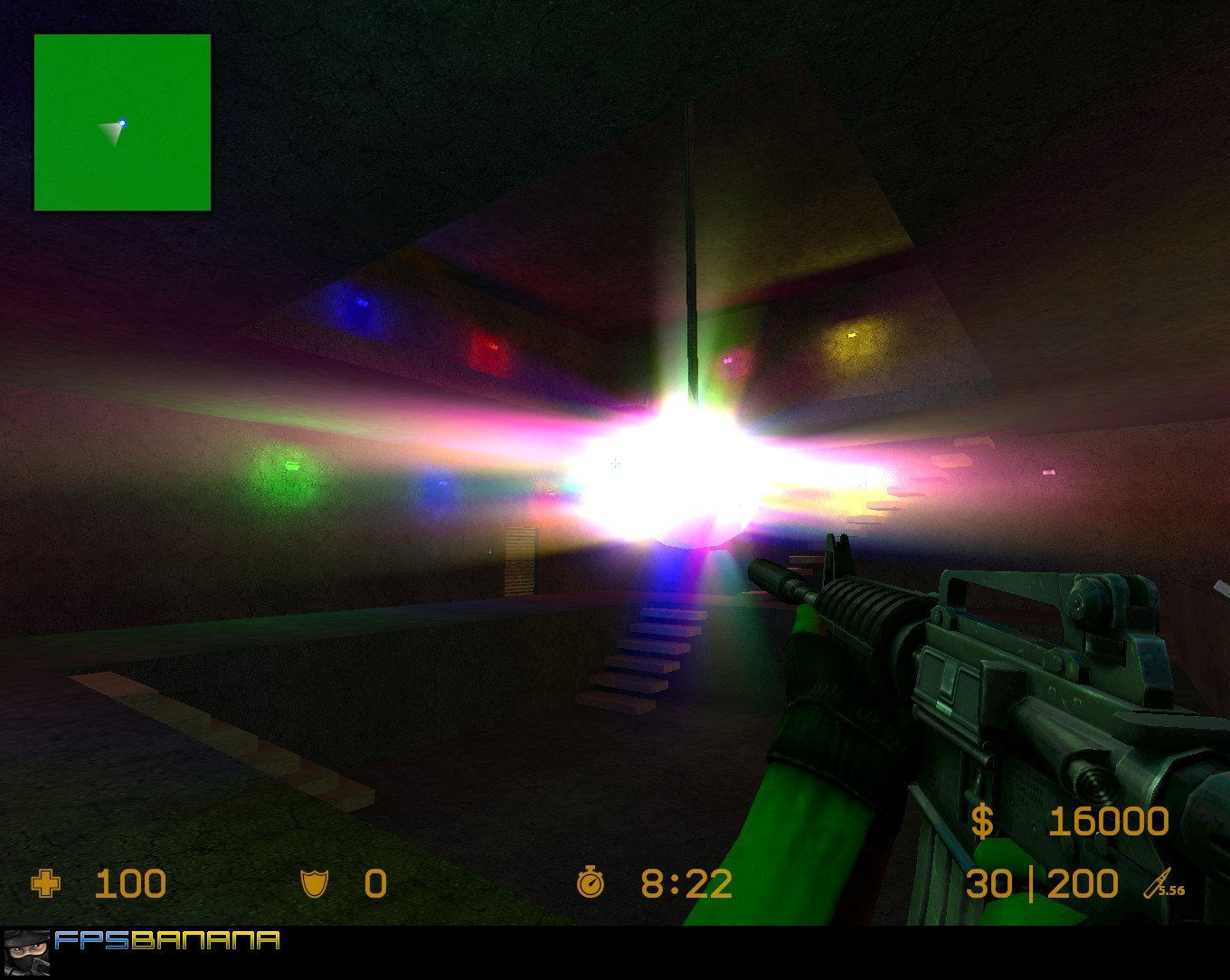Click the armor value 0
The image size is (1230, 980).
tap(374, 884)
